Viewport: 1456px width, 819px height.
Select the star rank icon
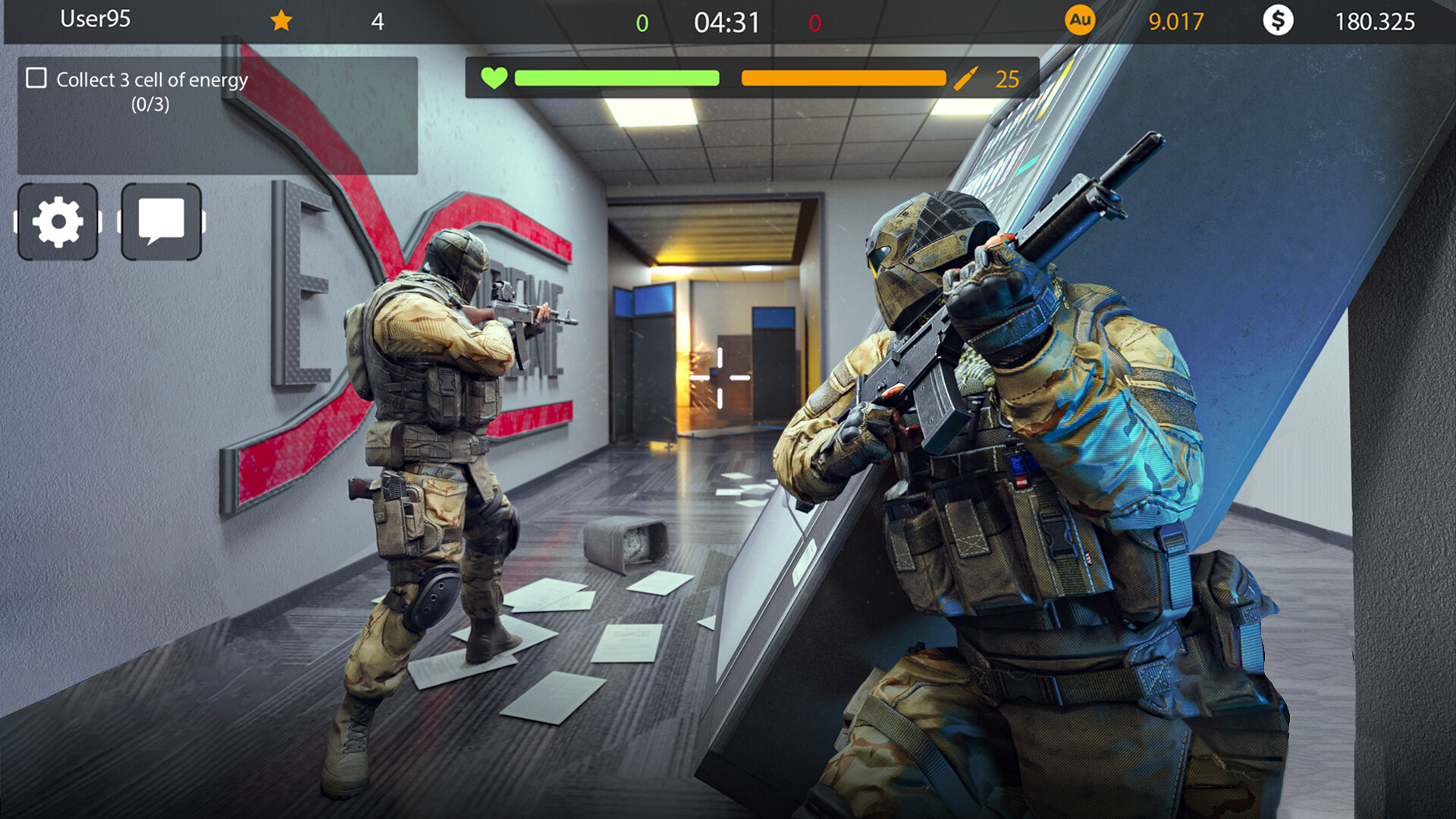coord(281,20)
